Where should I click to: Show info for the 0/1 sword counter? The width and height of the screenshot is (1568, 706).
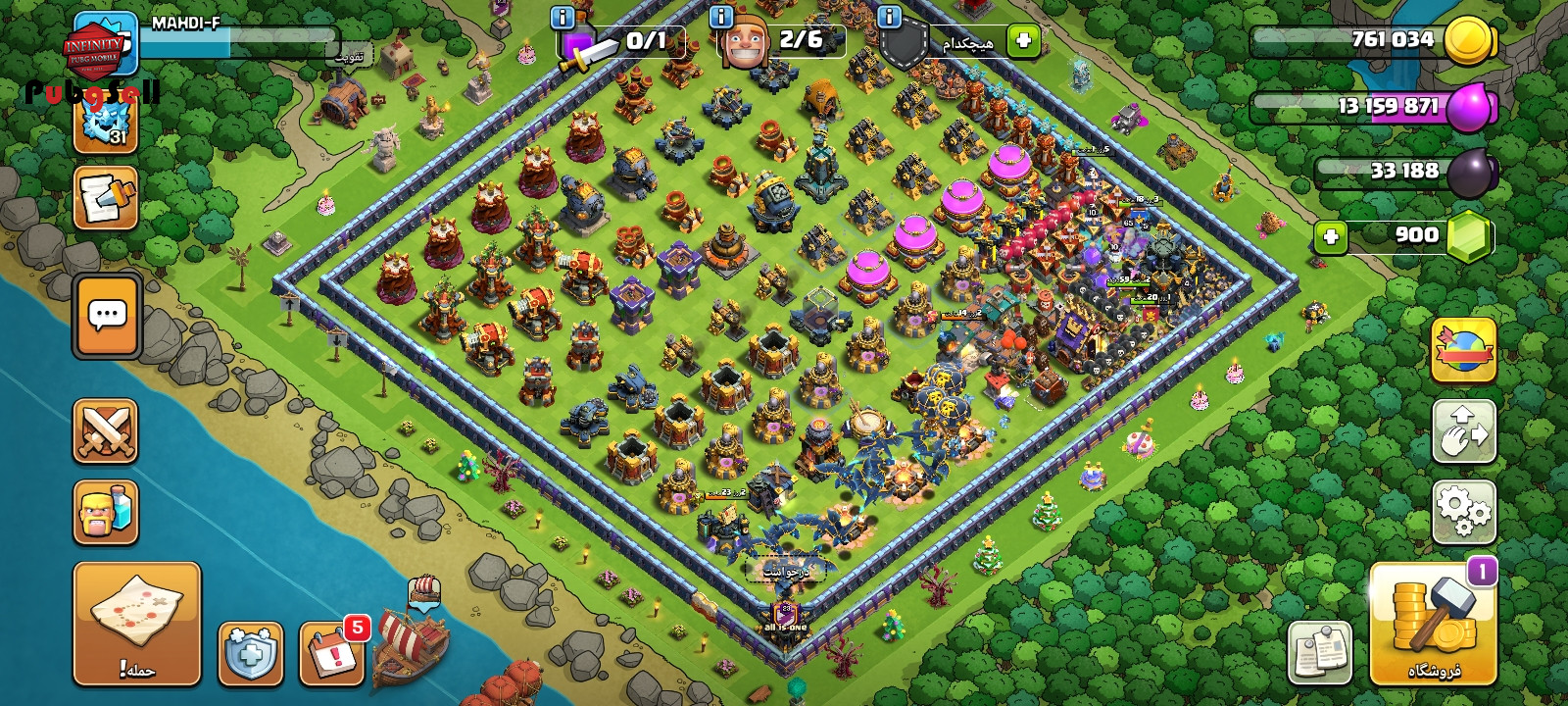click(563, 17)
